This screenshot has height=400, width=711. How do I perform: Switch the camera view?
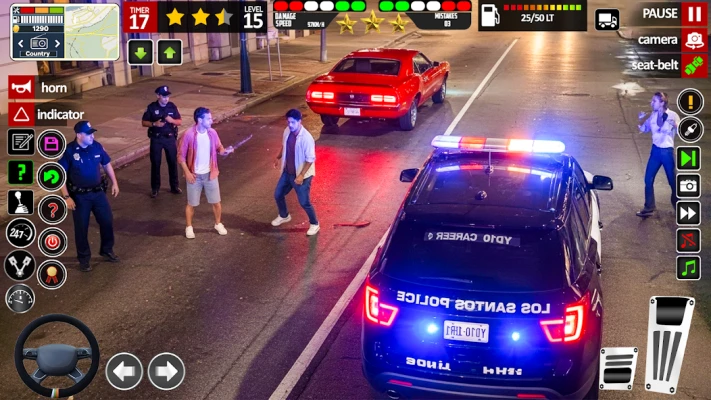694,40
